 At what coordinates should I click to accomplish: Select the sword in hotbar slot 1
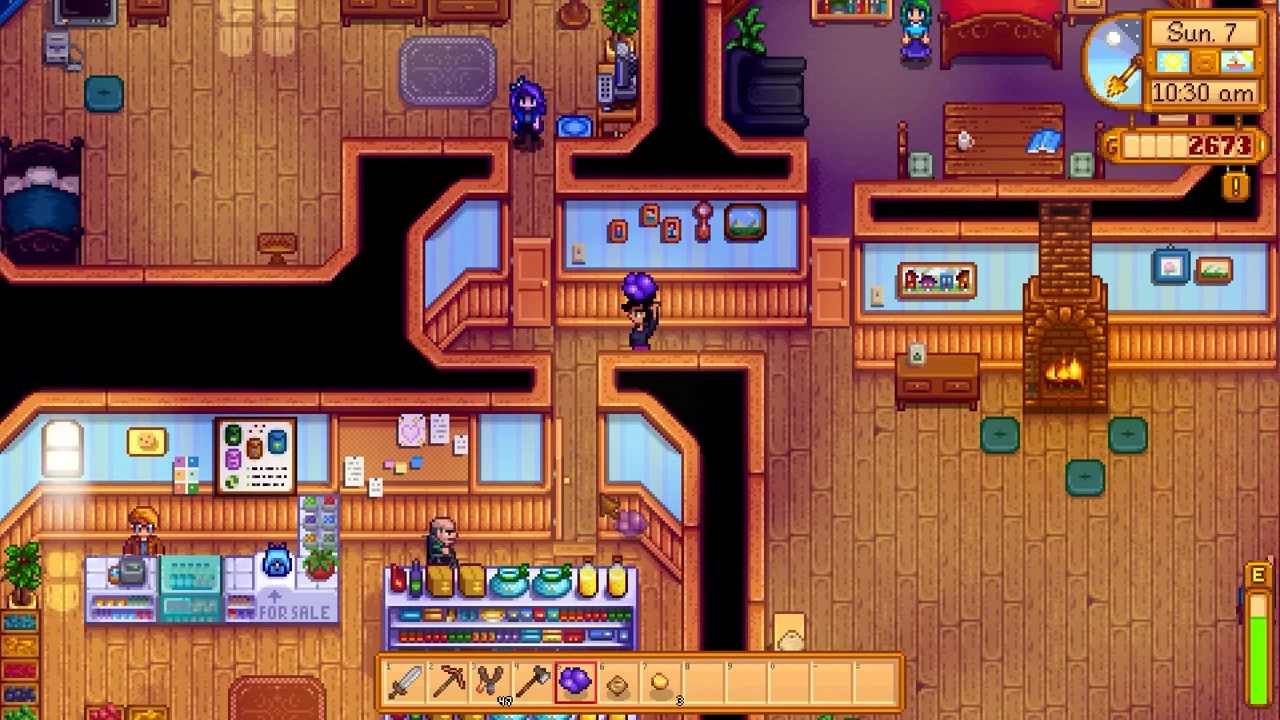[405, 682]
